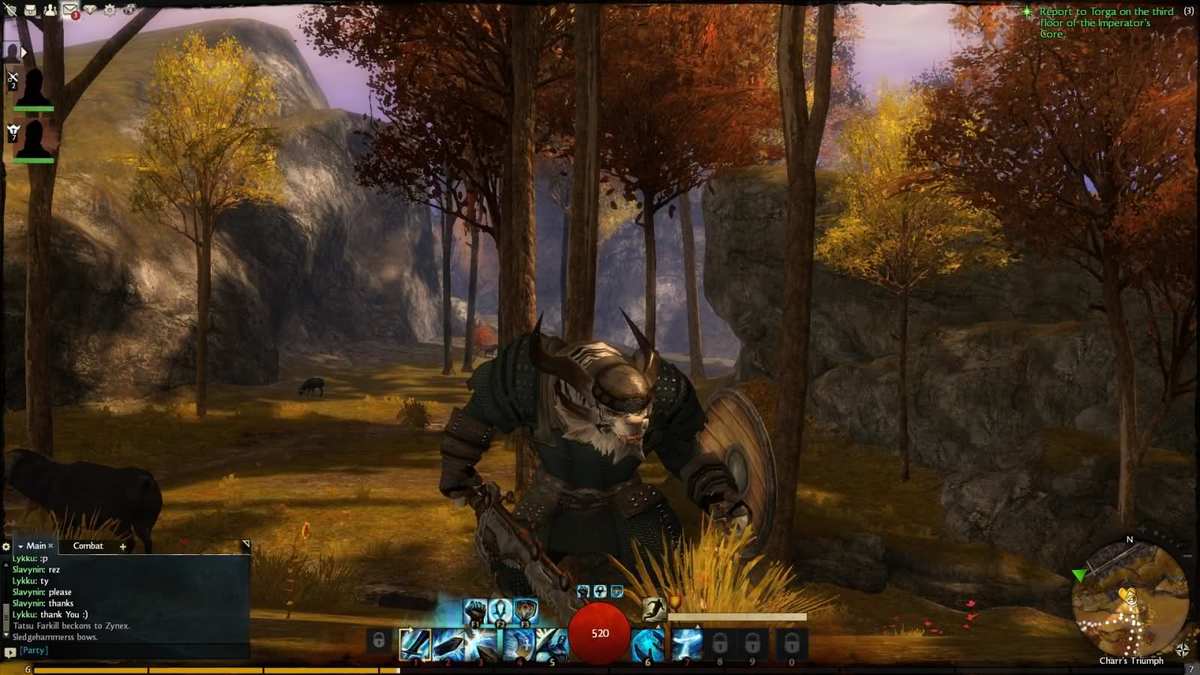Select the first party member portrait

pyautogui.click(x=34, y=88)
